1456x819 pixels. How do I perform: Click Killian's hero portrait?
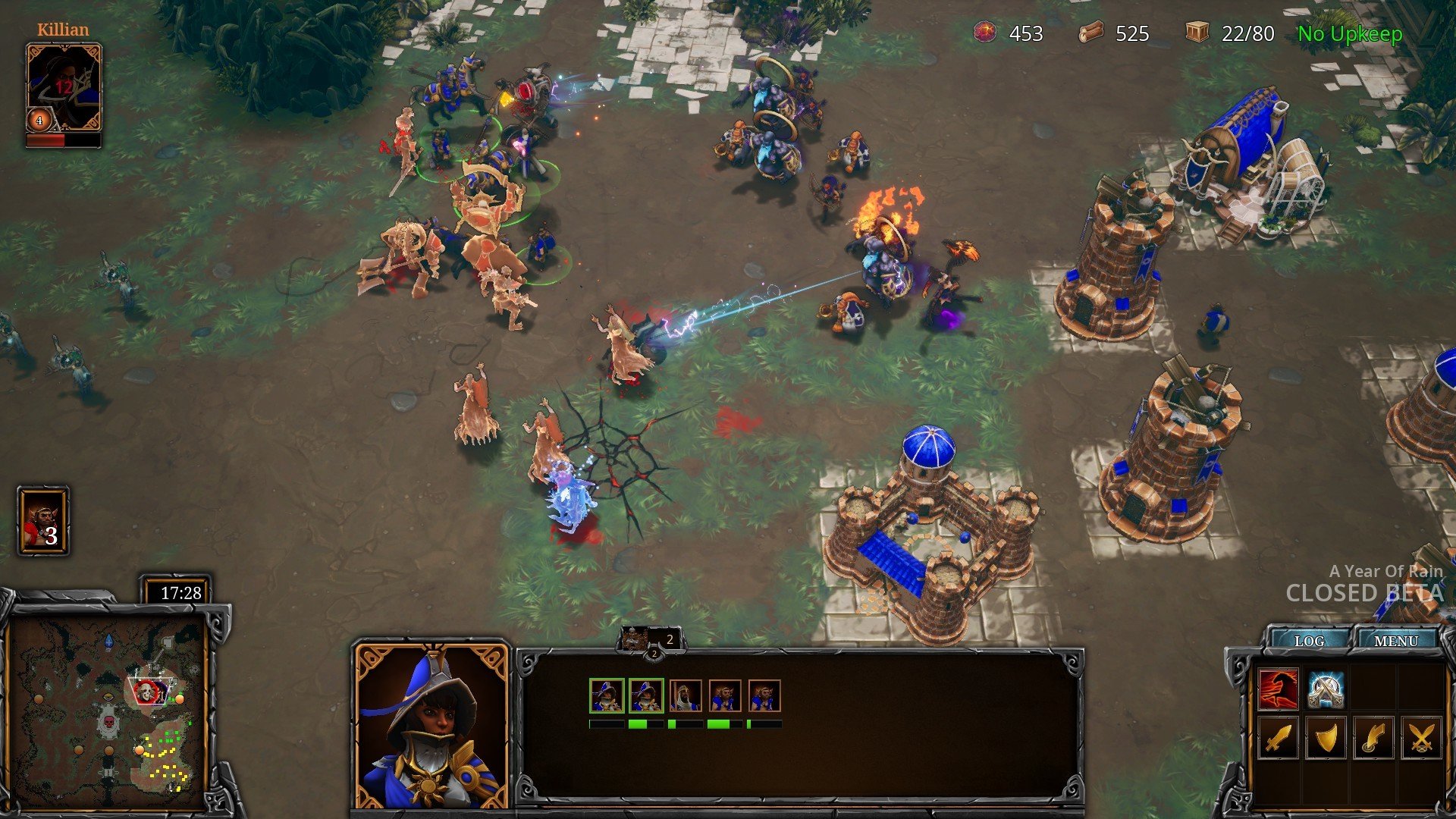[x=64, y=87]
